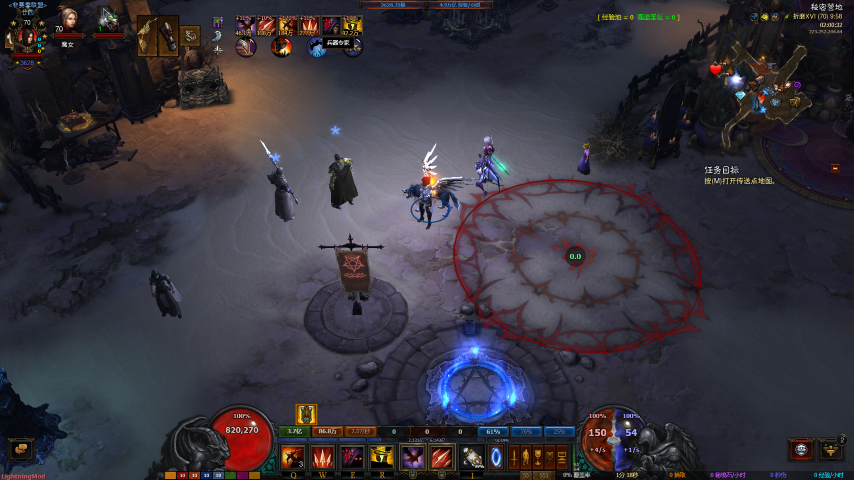Open the chat box button
The width and height of the screenshot is (854, 480).
coord(20,449)
